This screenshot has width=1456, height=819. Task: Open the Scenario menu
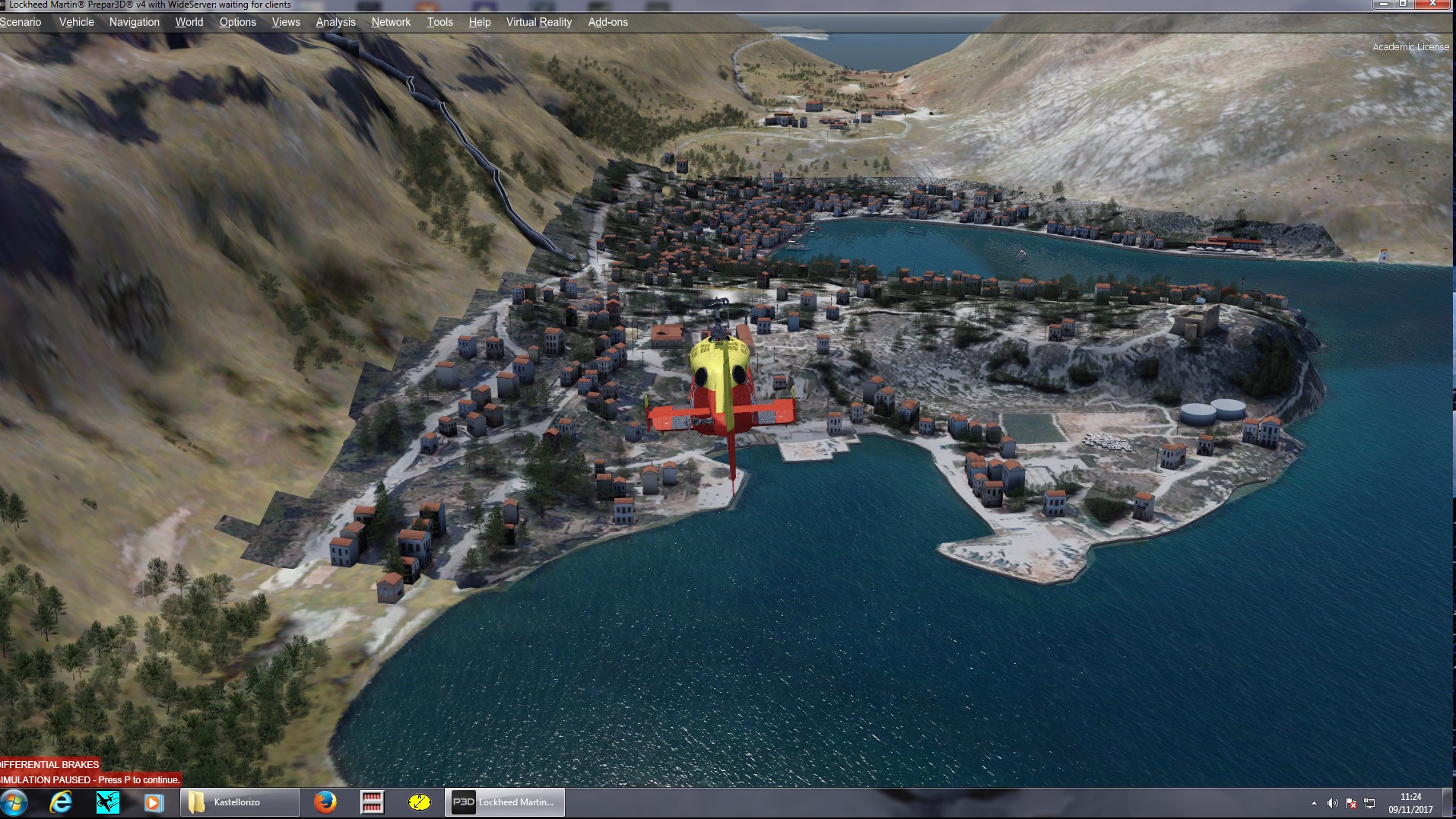21,22
